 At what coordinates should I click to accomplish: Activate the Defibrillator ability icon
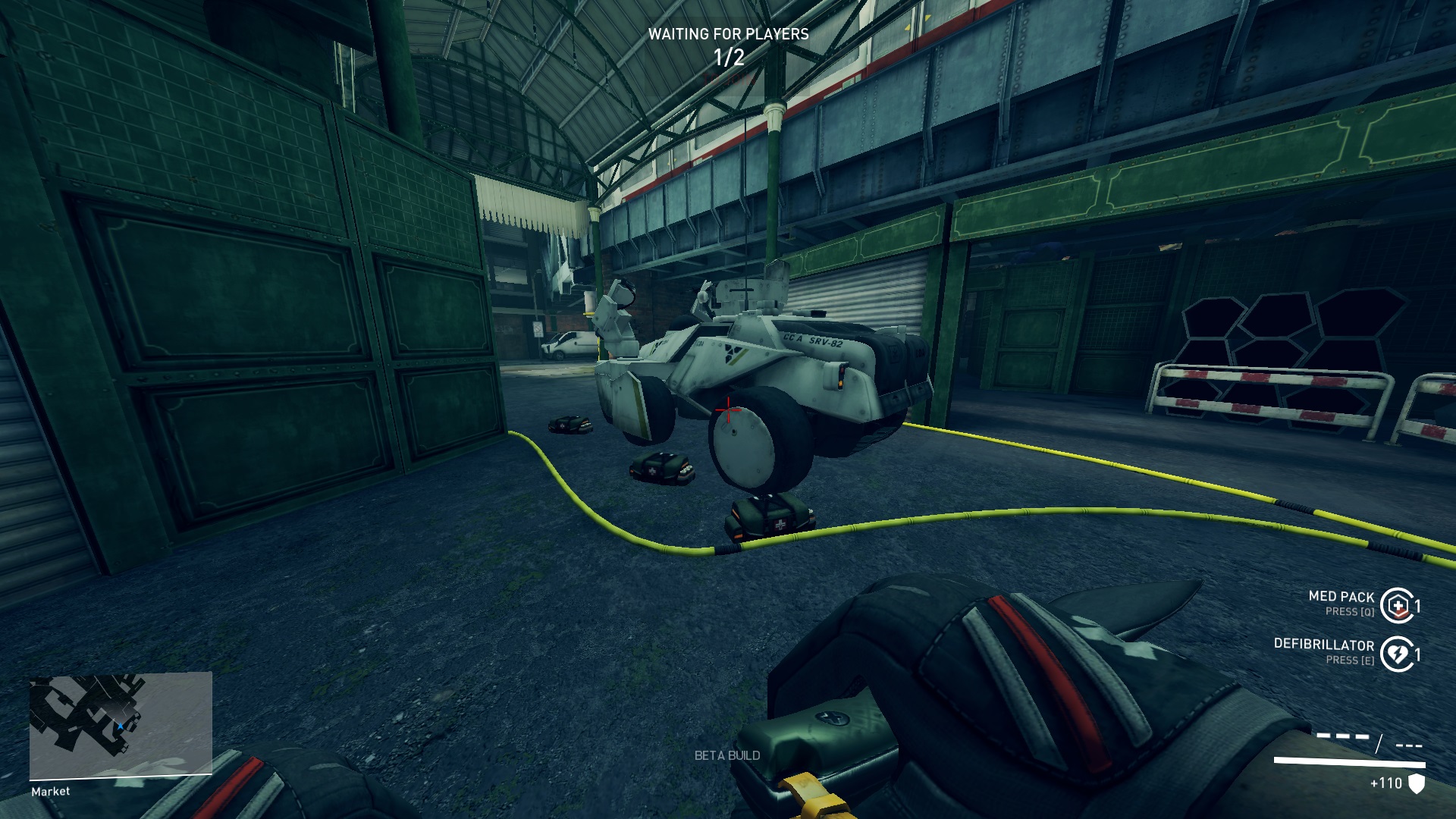coord(1397,654)
